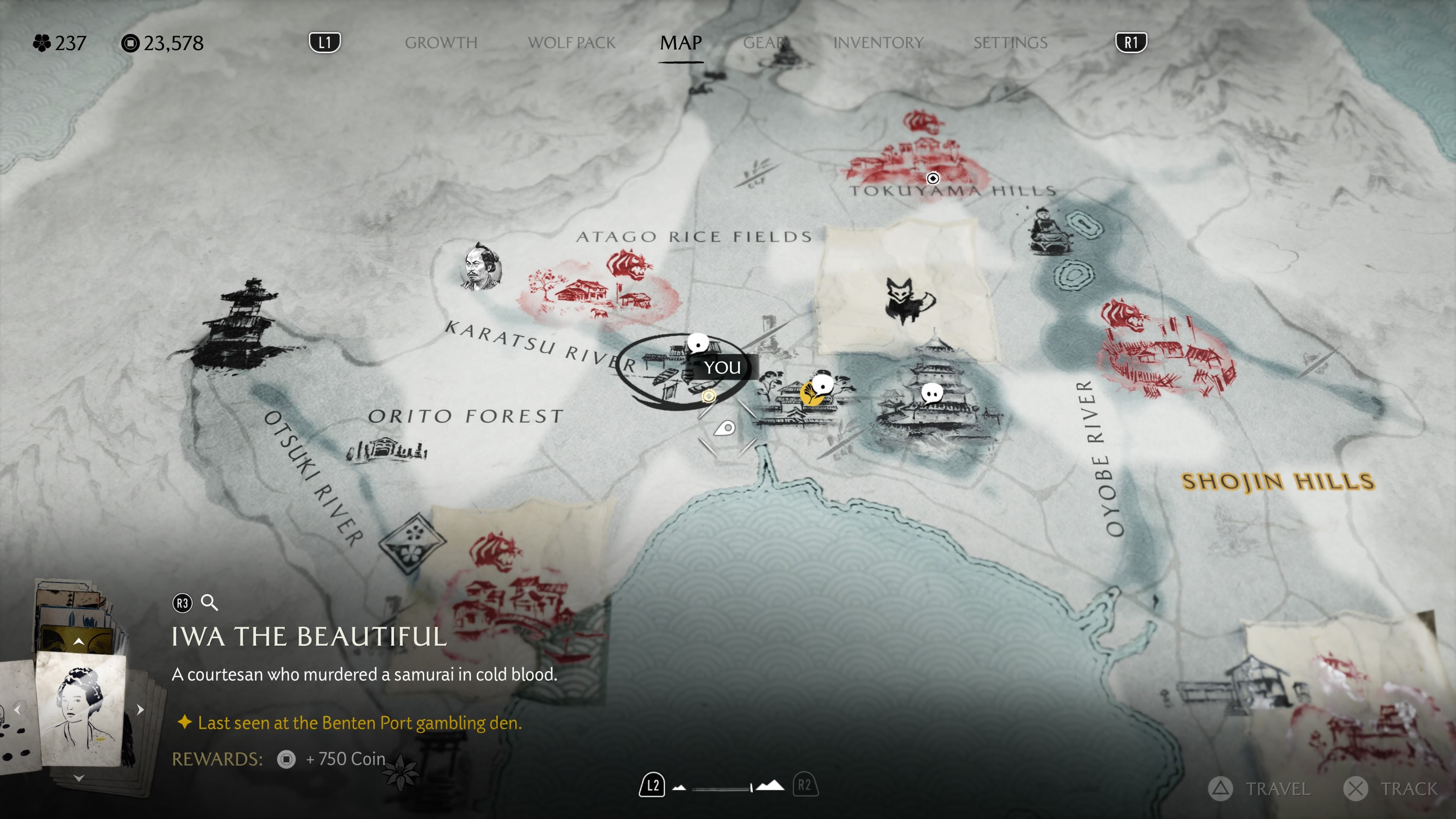Image resolution: width=1456 pixels, height=819 pixels.
Task: Select the Map tab
Action: 681,43
